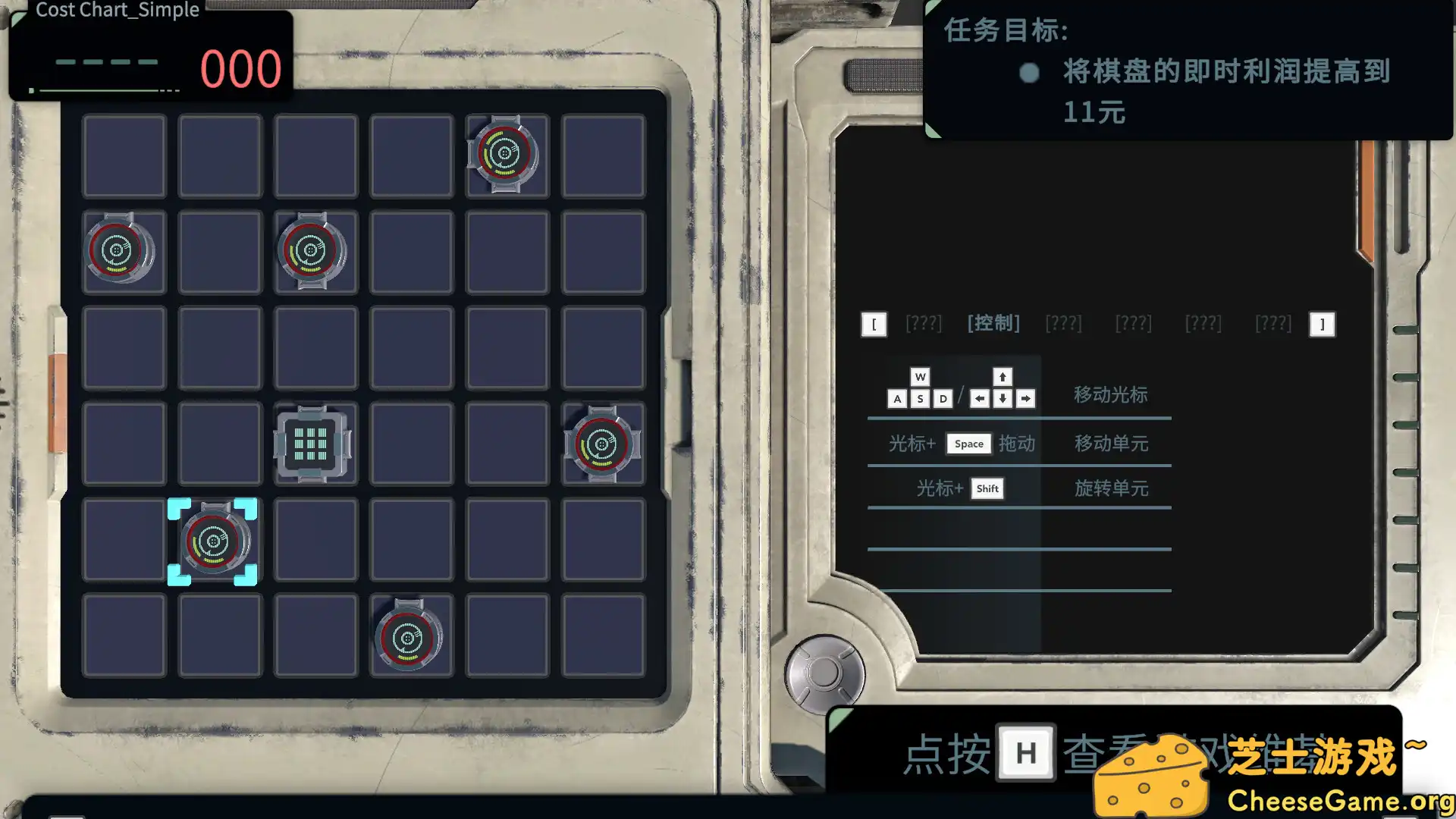The width and height of the screenshot is (1456, 819).
Task: Click the W key icon in the move cursor hint
Action: tap(921, 377)
